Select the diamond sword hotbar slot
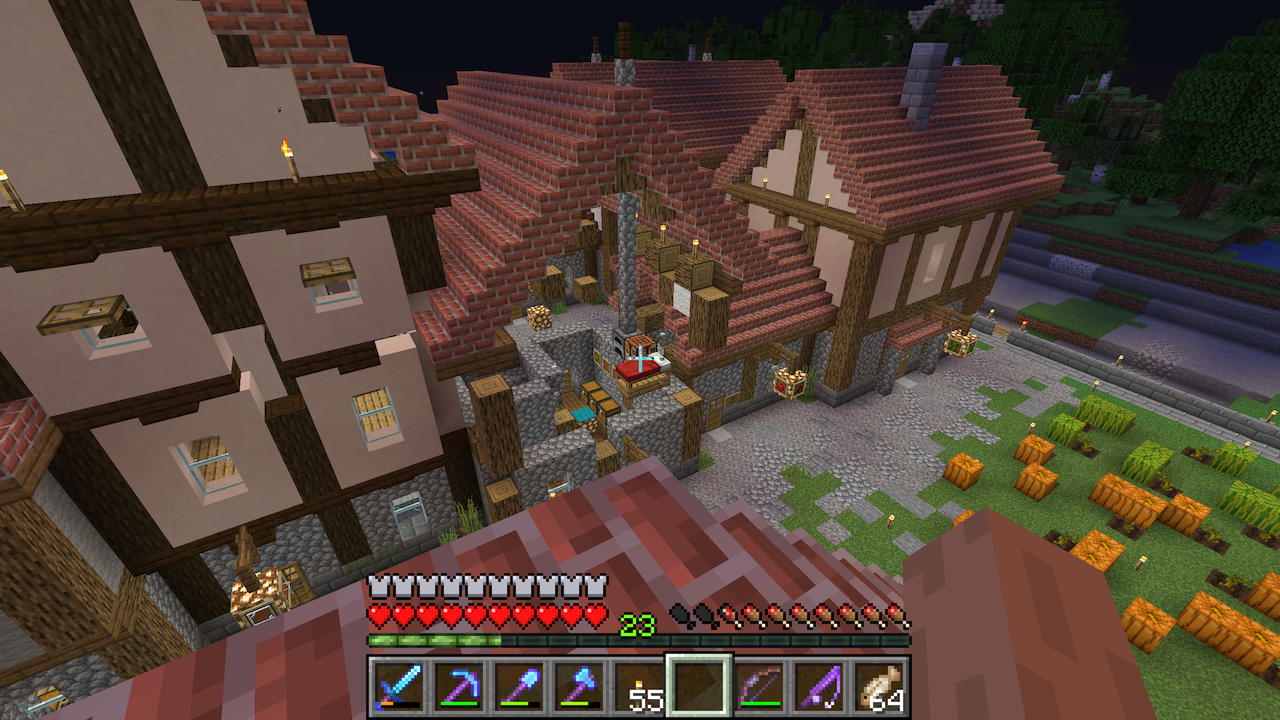The width and height of the screenshot is (1280, 720). 399,686
